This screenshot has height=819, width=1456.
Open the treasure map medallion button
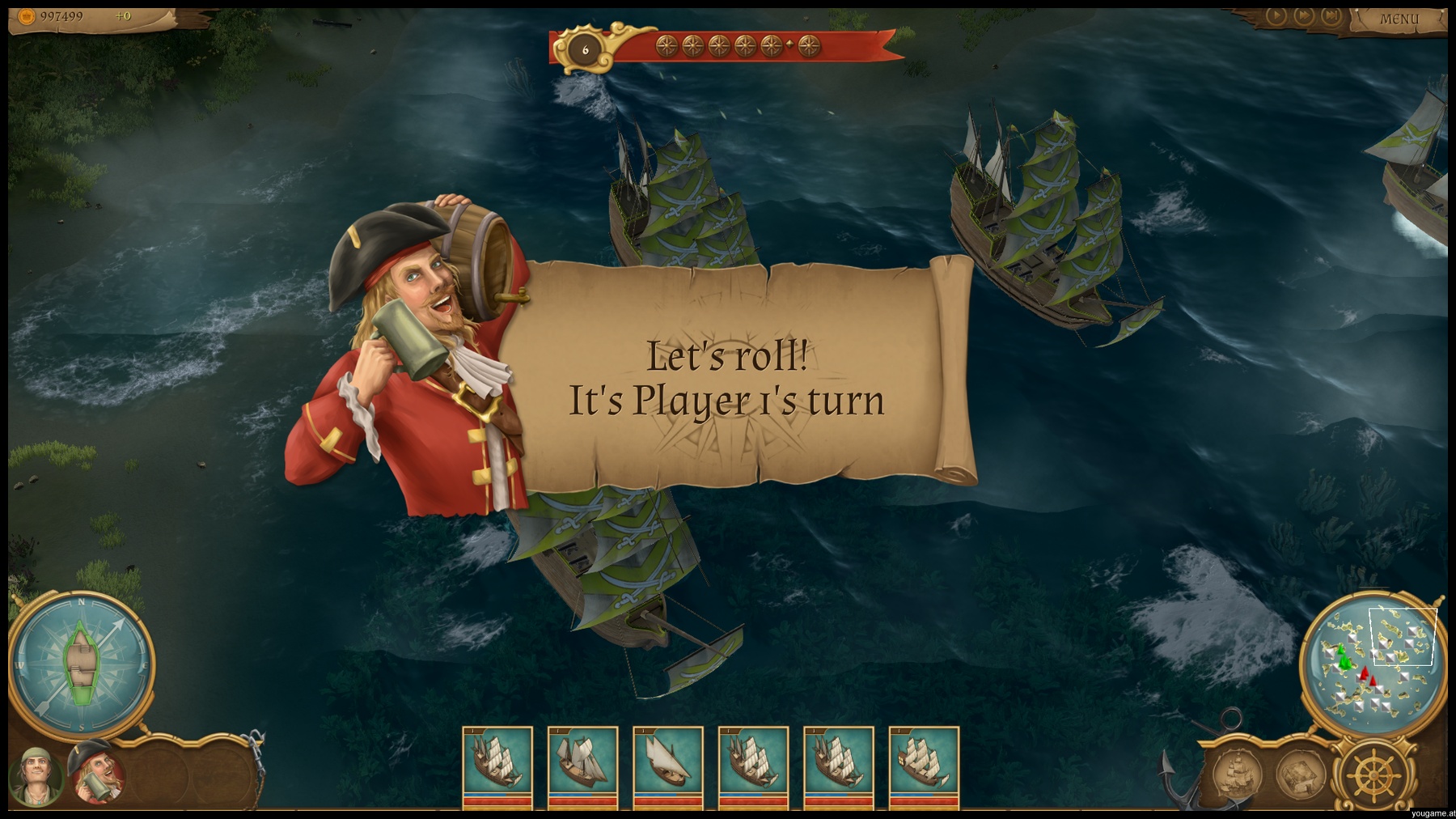[x=1299, y=774]
